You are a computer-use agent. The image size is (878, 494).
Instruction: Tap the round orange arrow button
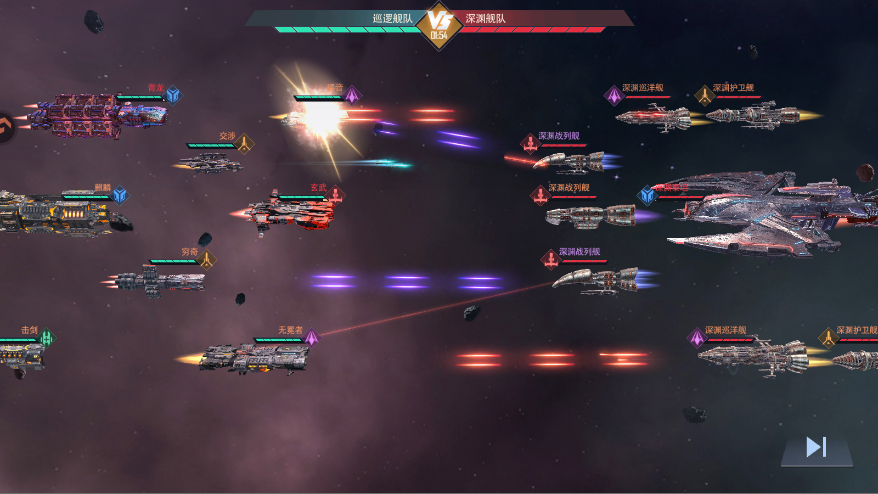click(4, 127)
